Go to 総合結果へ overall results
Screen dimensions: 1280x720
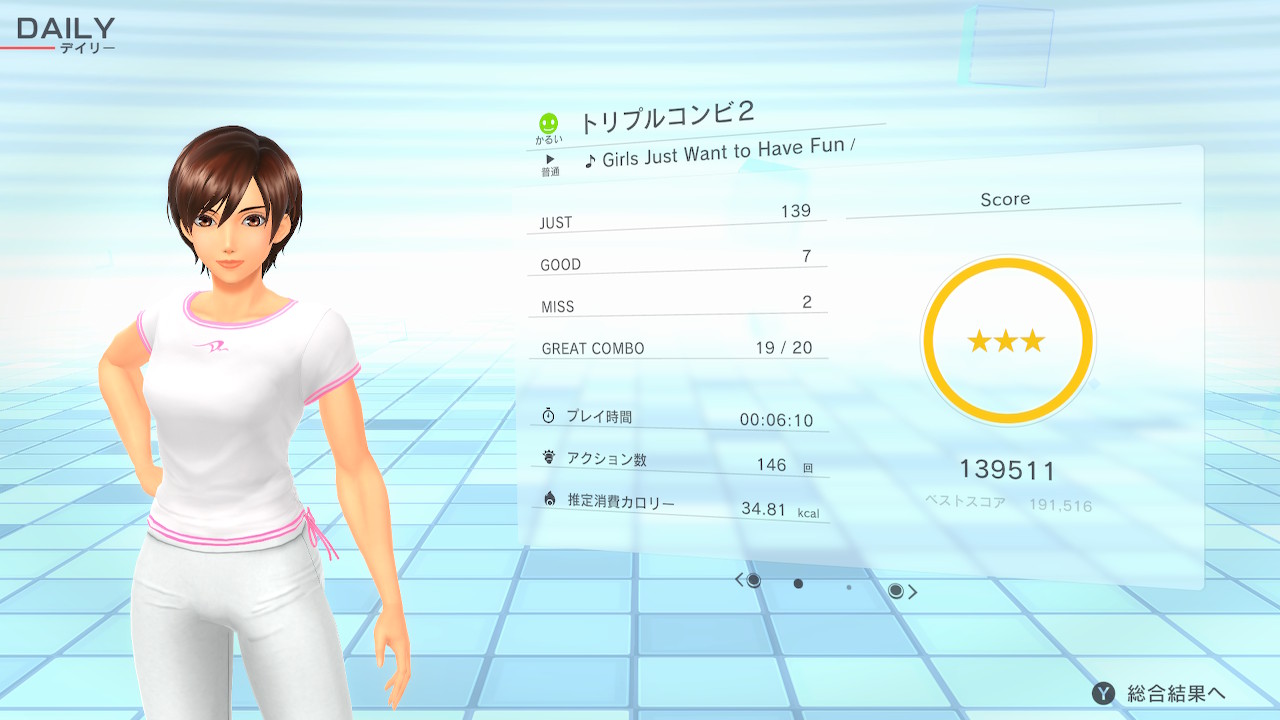pyautogui.click(x=1160, y=693)
